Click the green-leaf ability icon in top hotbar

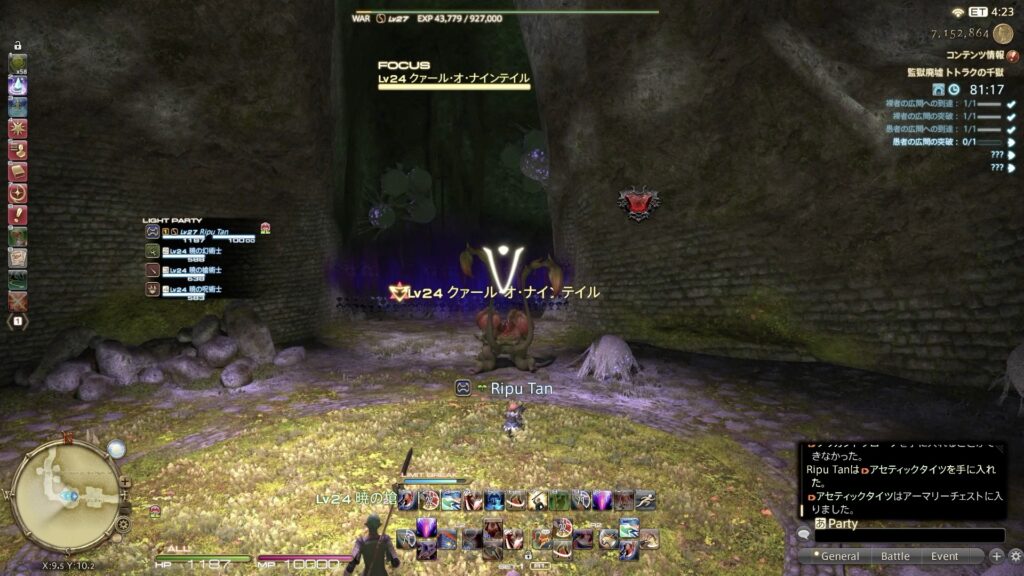pos(559,500)
